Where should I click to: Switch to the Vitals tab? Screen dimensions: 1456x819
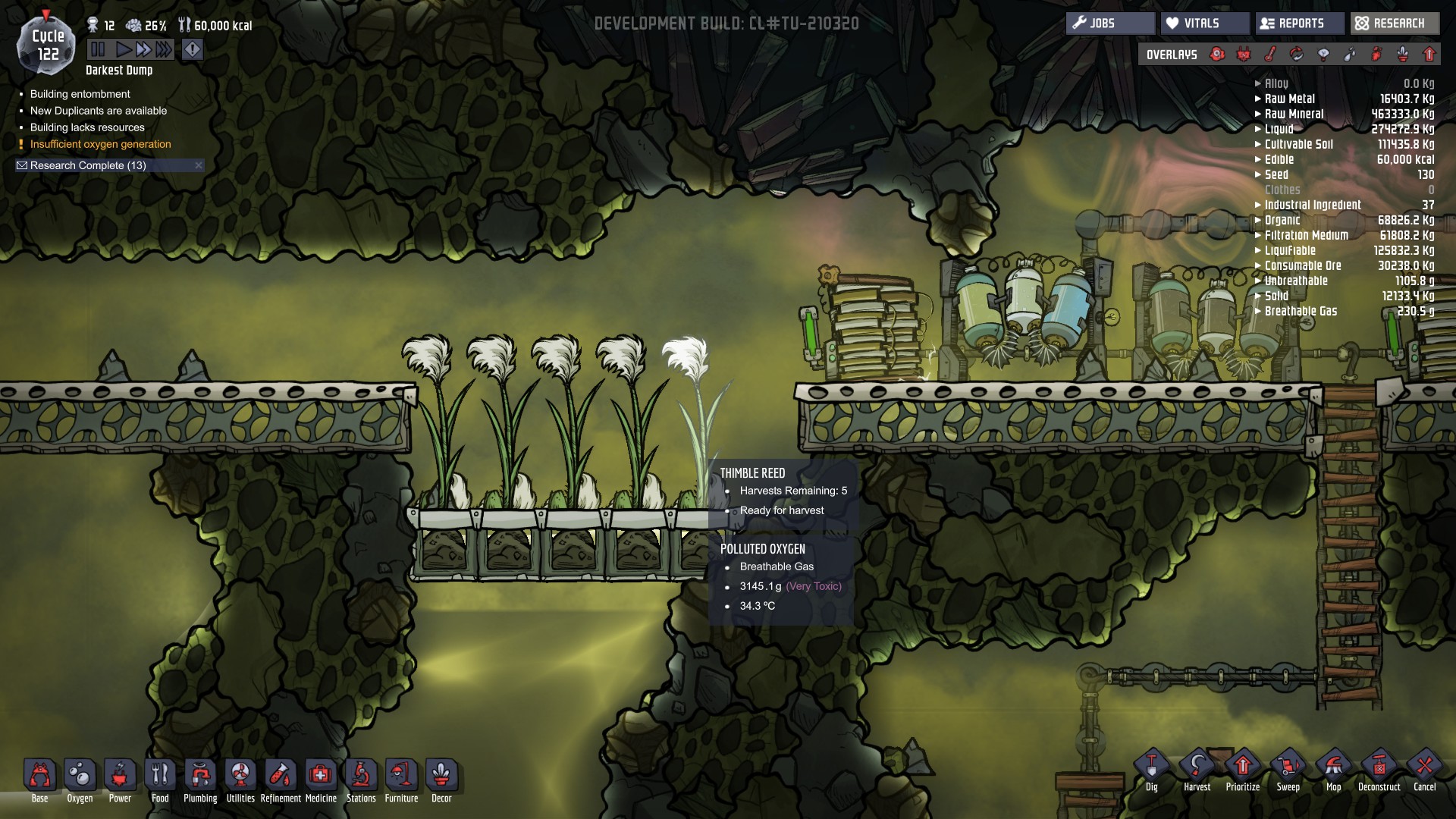pos(1205,23)
